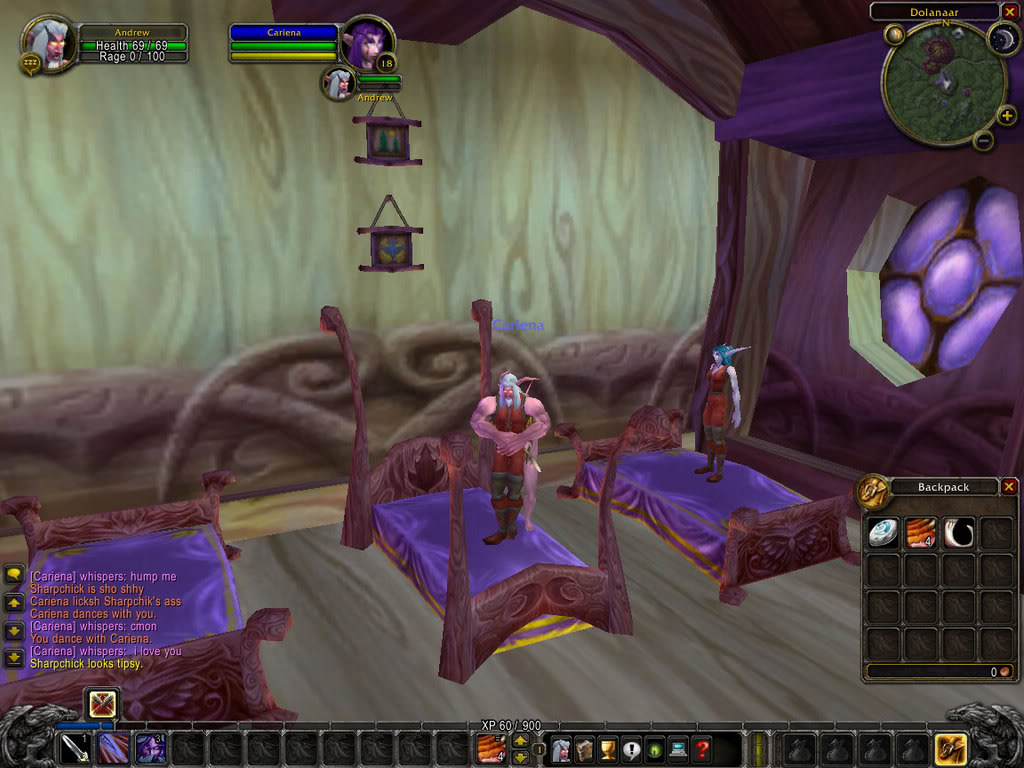Select the meat stack of four in the backpack
Screen dimensions: 1024x768
(920, 532)
